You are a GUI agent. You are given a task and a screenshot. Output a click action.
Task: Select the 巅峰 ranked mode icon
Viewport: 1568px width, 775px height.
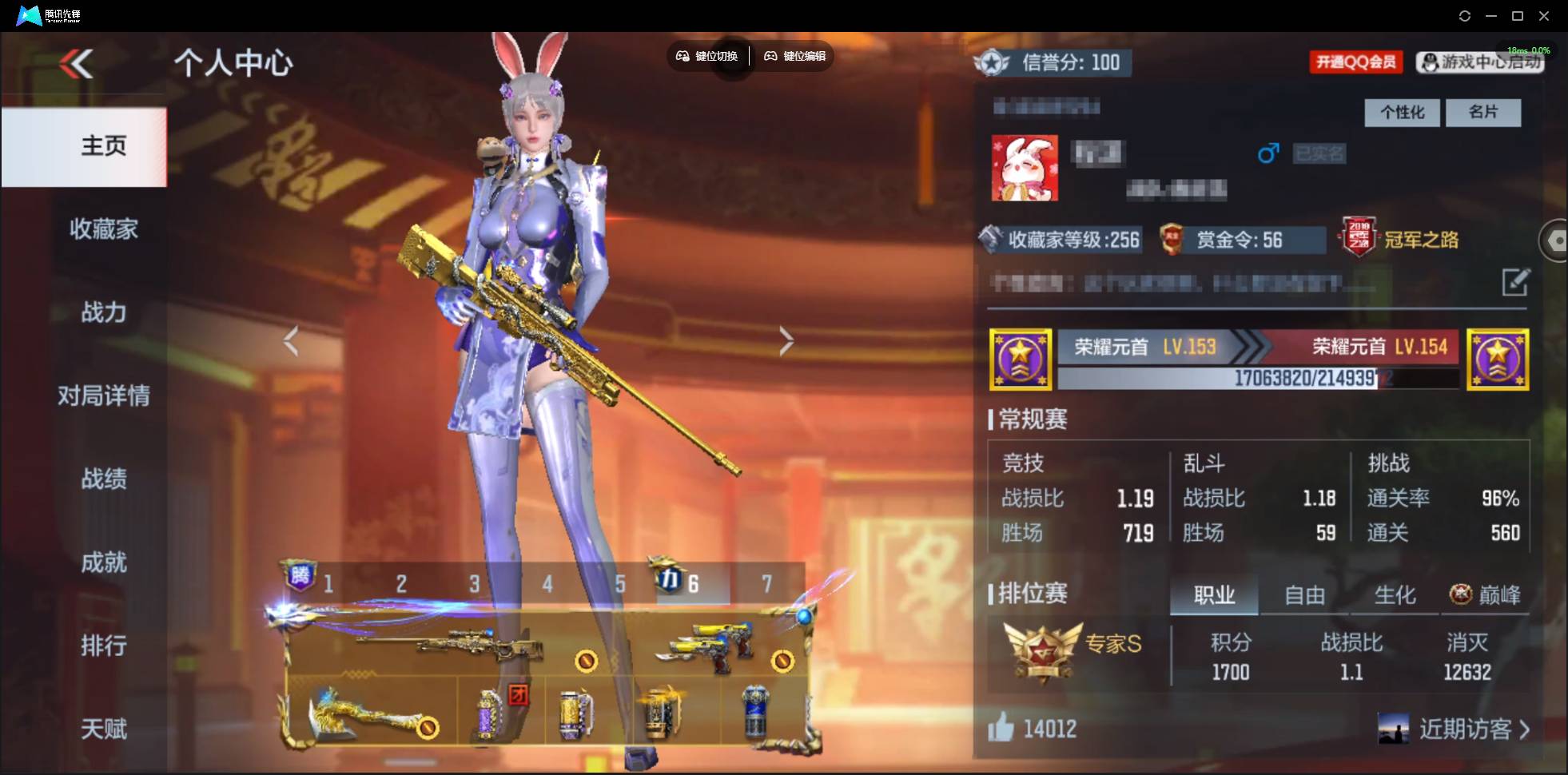tap(1462, 594)
